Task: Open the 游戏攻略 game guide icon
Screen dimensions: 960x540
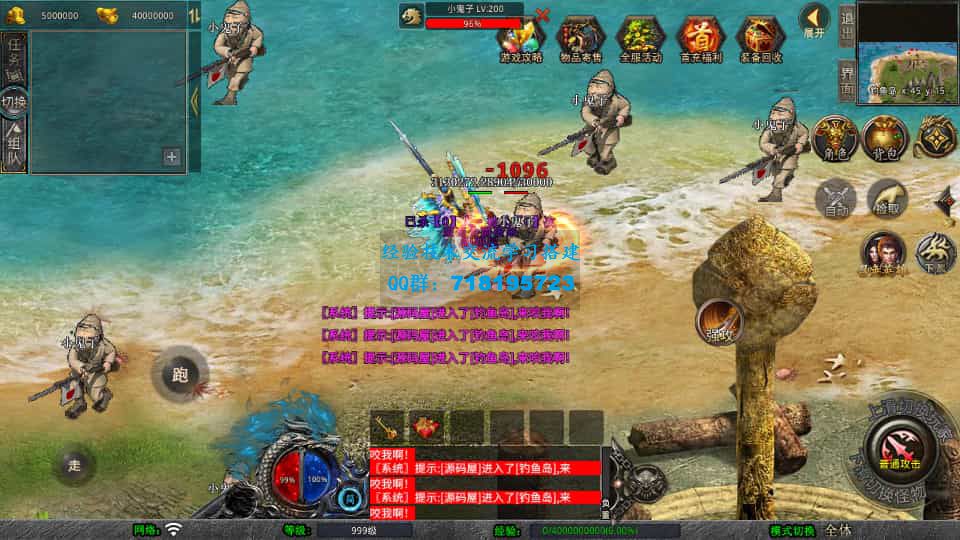Action: click(x=521, y=39)
